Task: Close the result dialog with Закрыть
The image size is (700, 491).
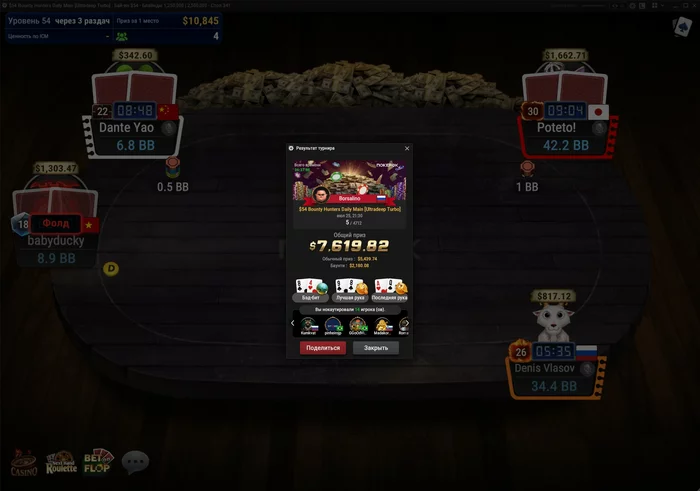Action: click(x=376, y=348)
